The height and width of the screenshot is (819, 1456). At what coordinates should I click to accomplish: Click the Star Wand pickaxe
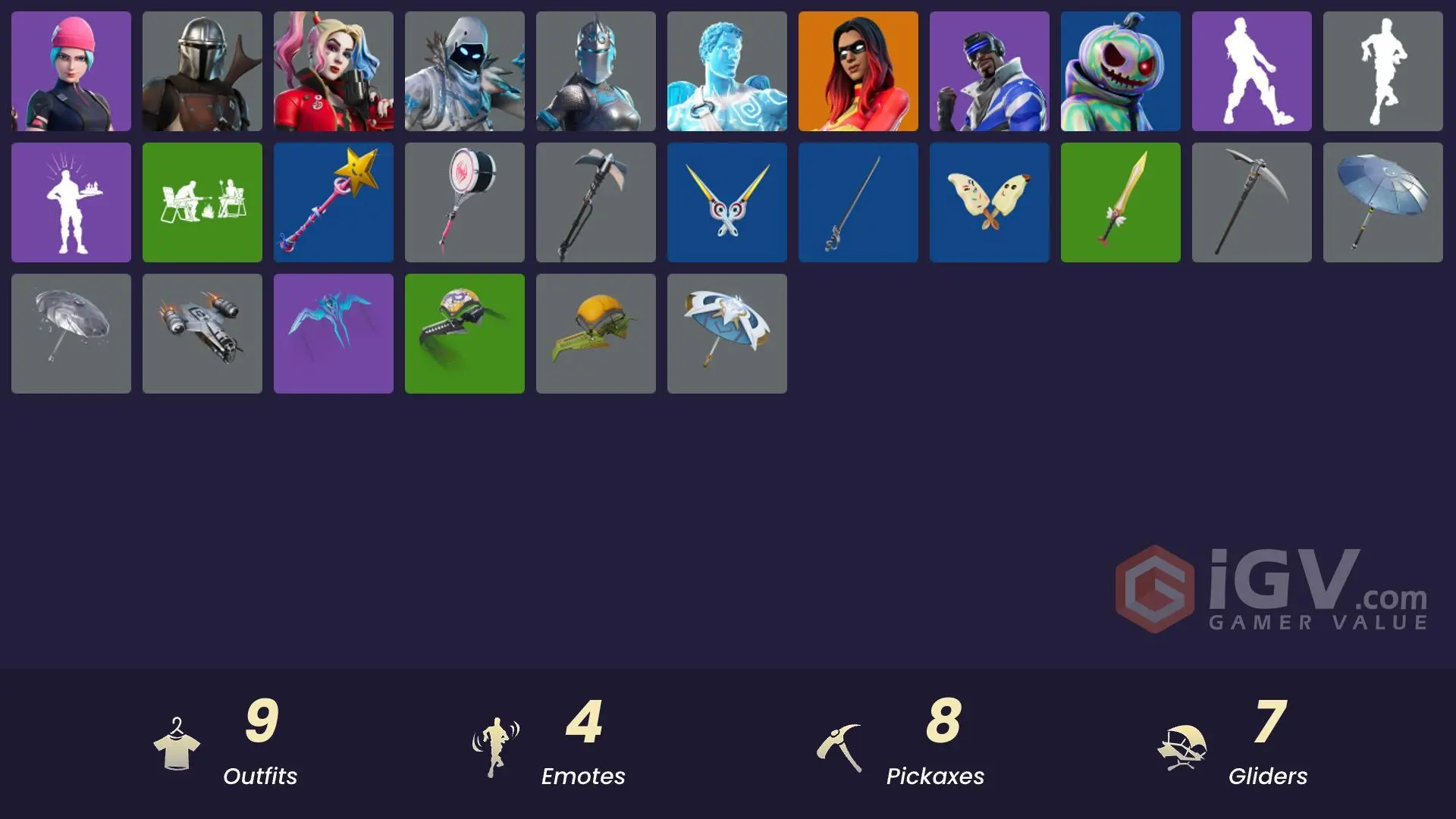(x=333, y=202)
